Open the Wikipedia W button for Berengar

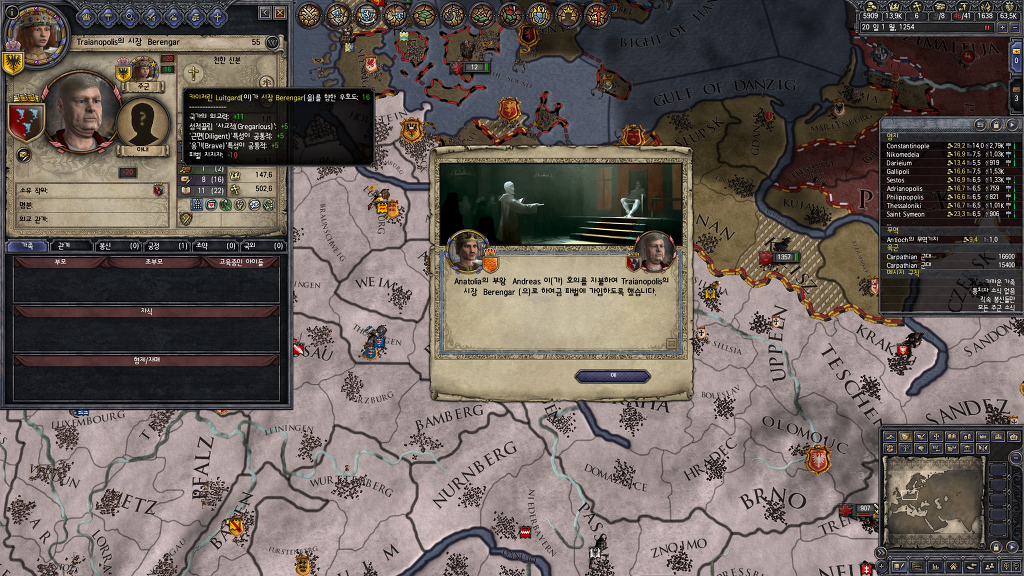coord(273,43)
